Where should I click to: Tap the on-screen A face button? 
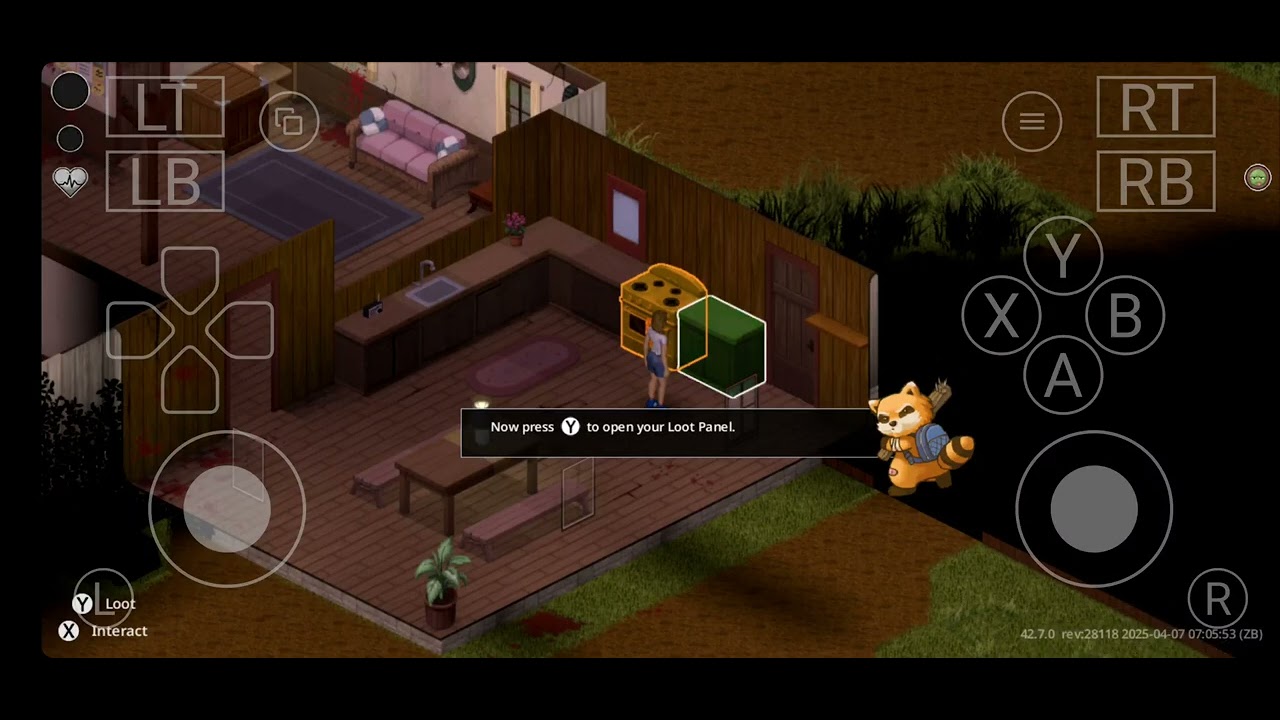tap(1063, 376)
